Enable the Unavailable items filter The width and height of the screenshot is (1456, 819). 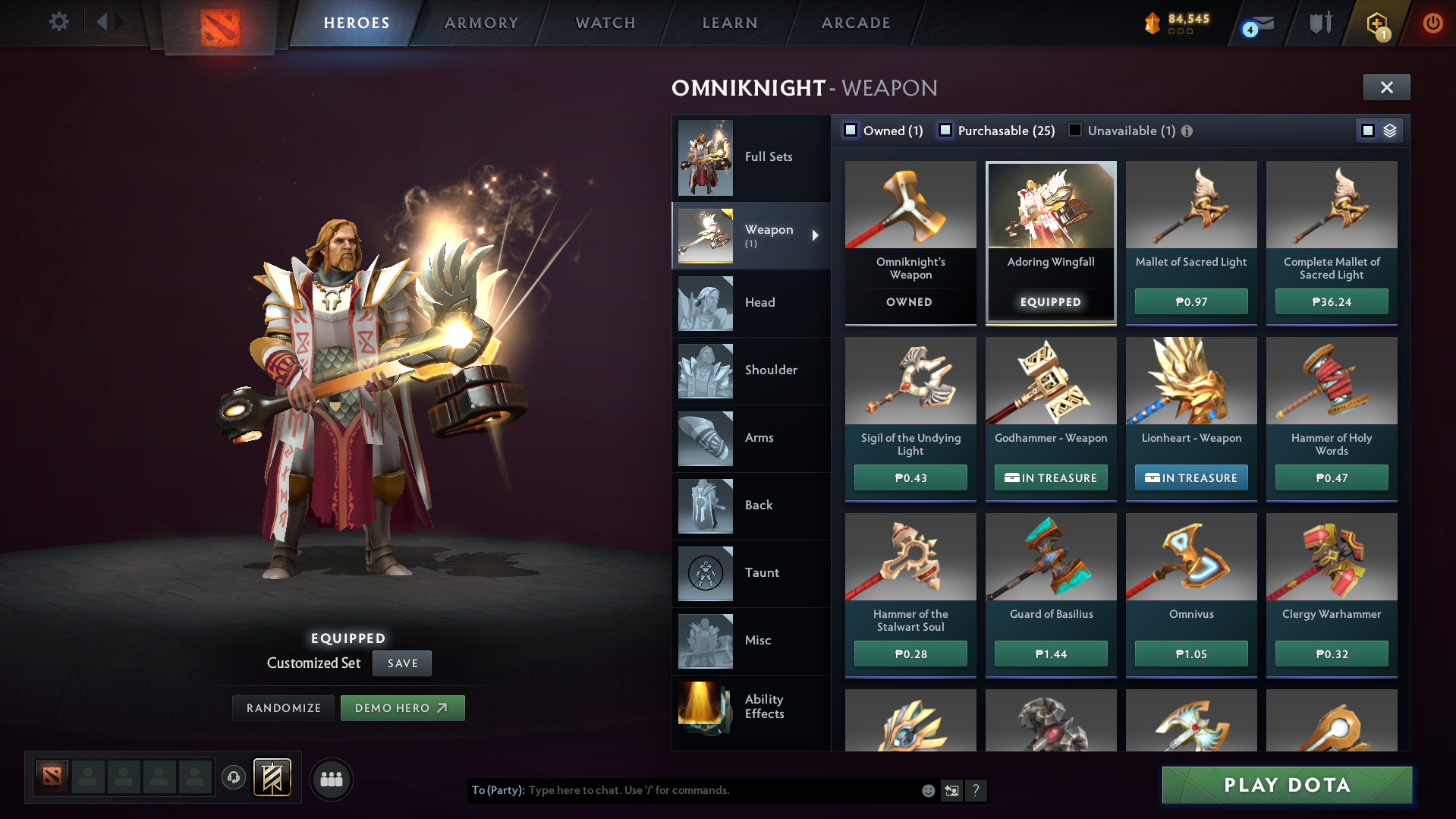pos(1074,130)
